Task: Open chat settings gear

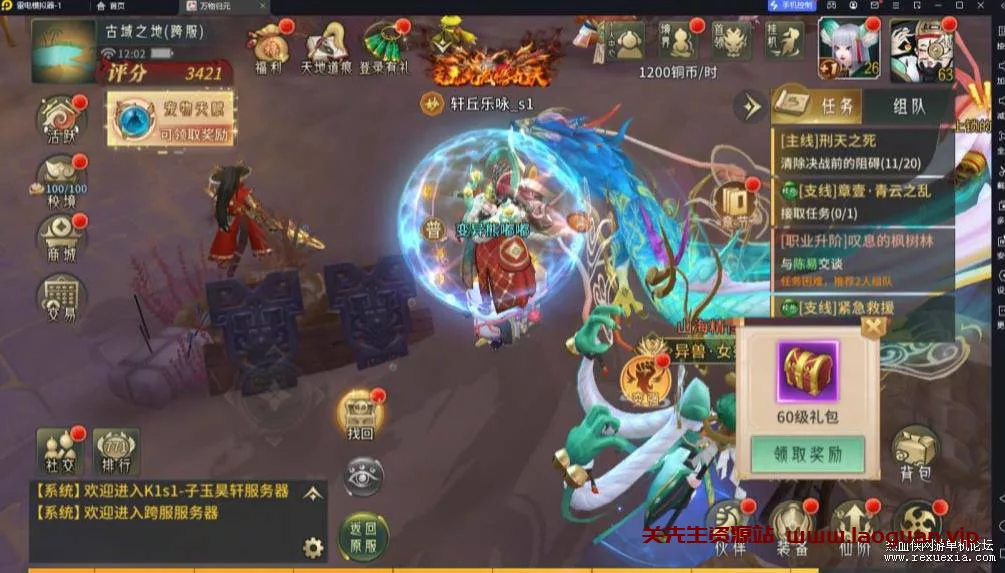Action: [313, 547]
